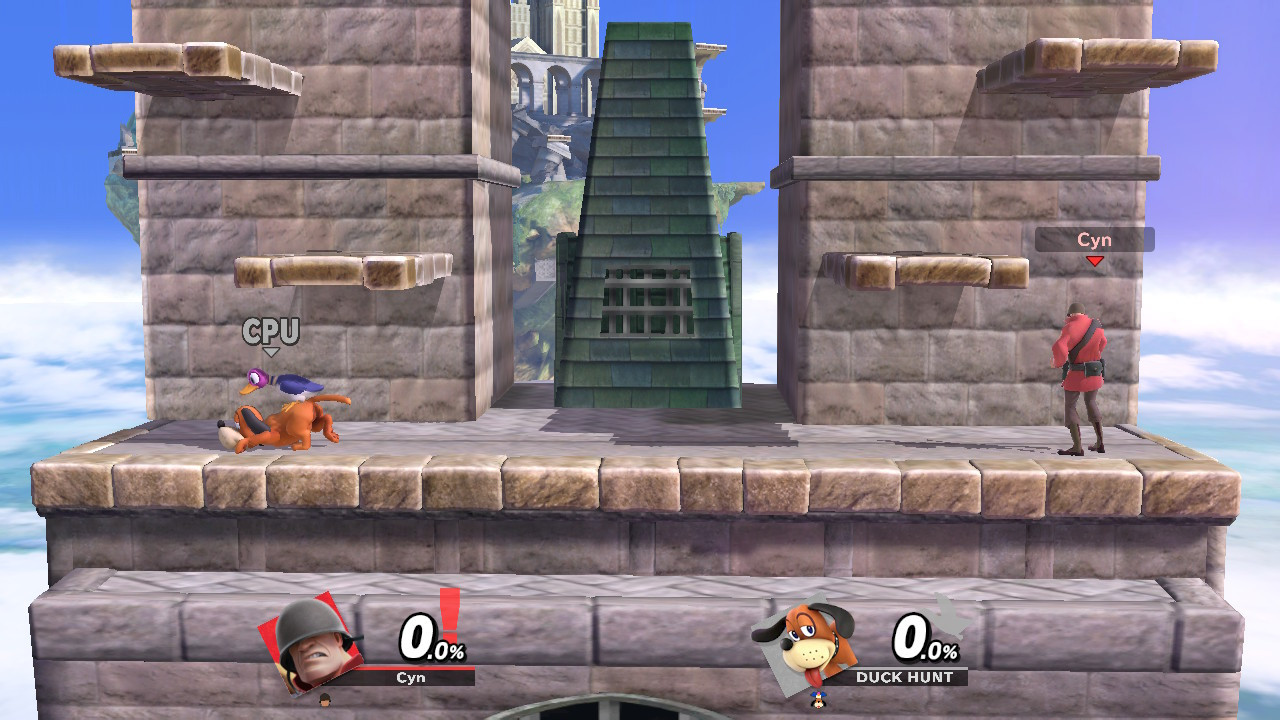Select Cyn's tiny stock icon
Screen dimensions: 1280x720
click(x=325, y=702)
